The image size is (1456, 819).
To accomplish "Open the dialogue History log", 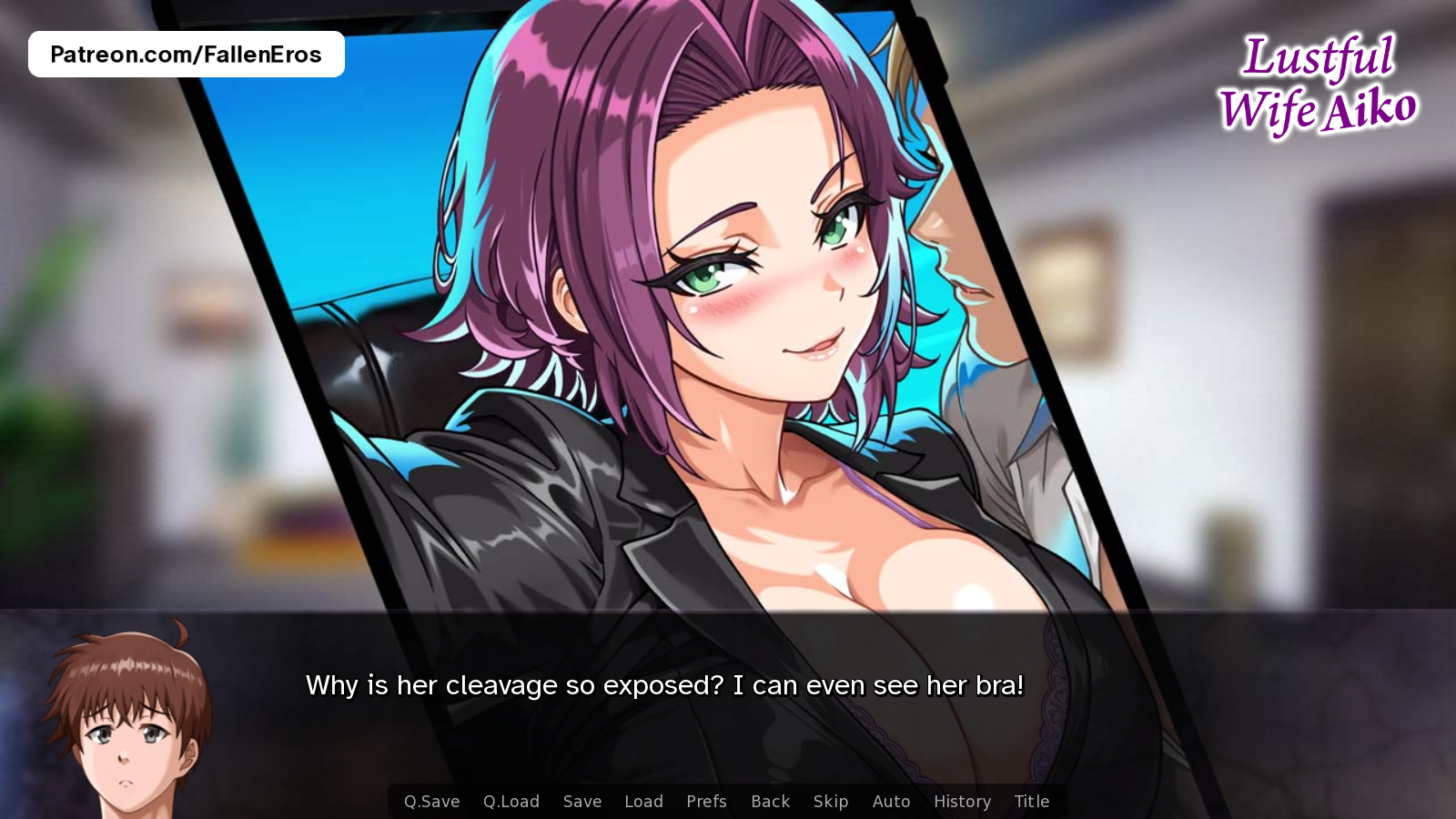I will click(x=961, y=802).
